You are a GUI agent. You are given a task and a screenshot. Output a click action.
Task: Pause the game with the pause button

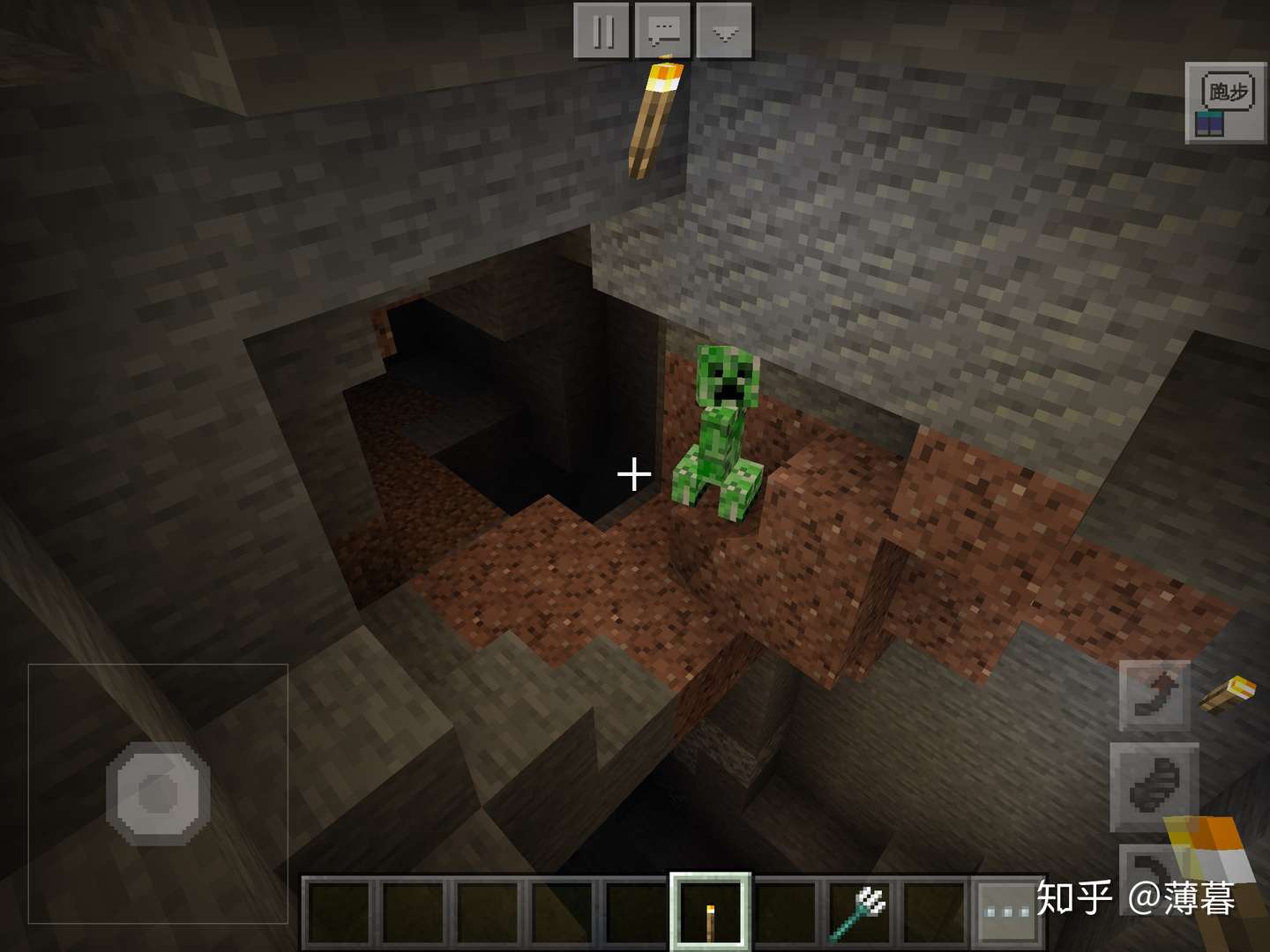pos(602,31)
